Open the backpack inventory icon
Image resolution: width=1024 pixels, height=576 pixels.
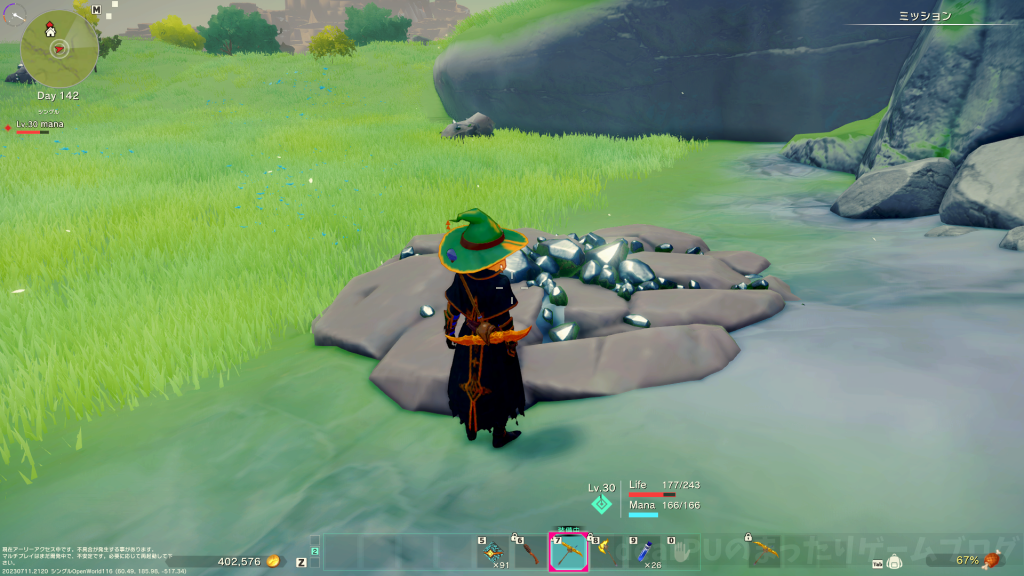coord(894,561)
